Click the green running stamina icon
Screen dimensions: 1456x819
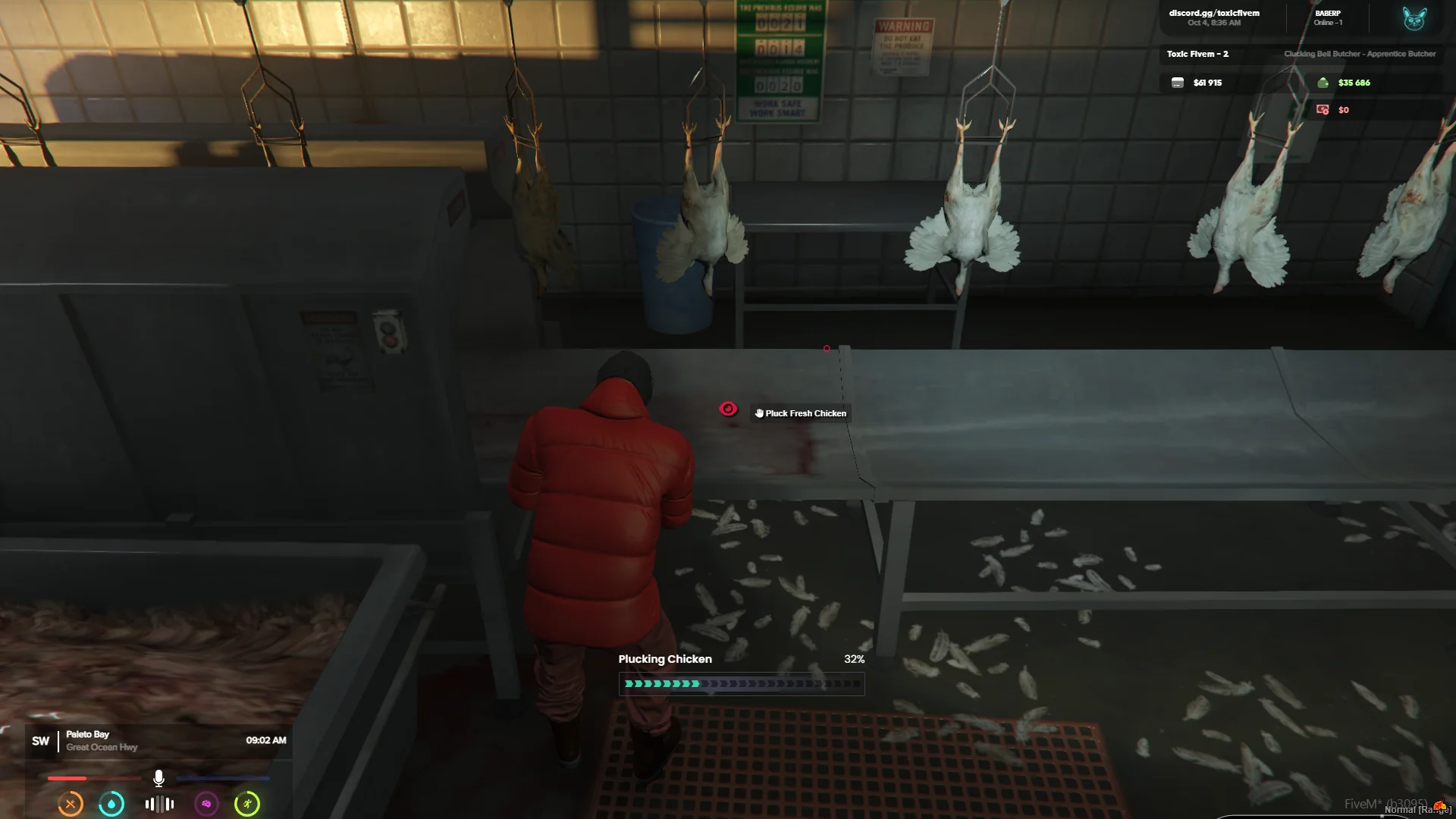(x=247, y=804)
